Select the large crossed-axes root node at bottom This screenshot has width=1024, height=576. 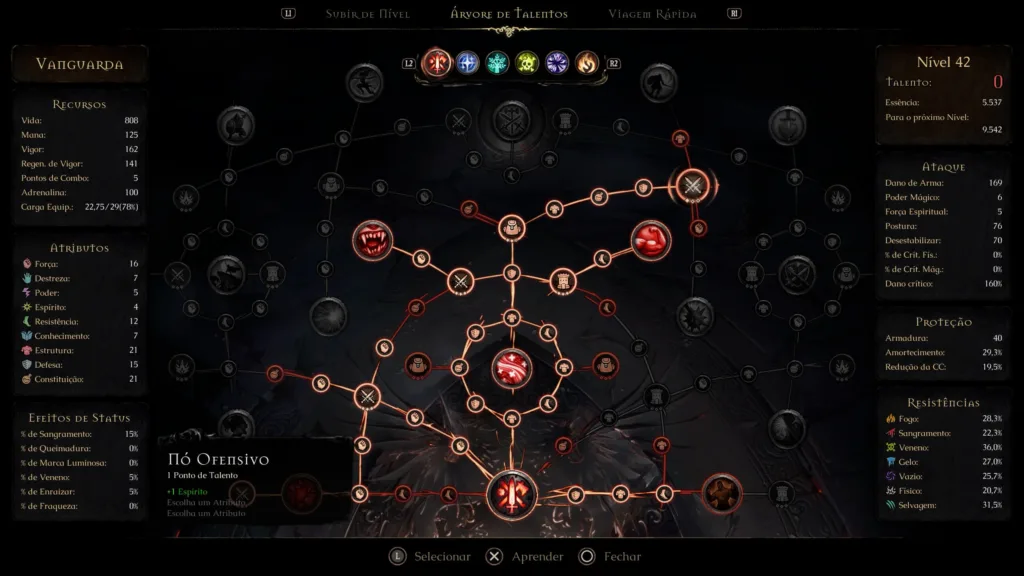click(x=511, y=494)
